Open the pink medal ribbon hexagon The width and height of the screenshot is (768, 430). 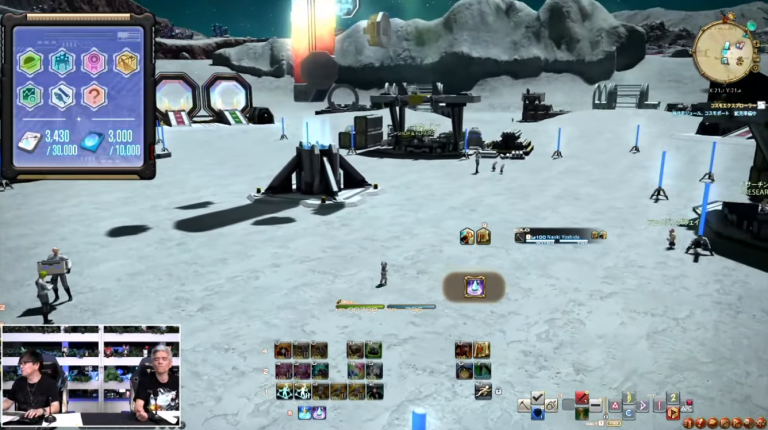click(95, 63)
